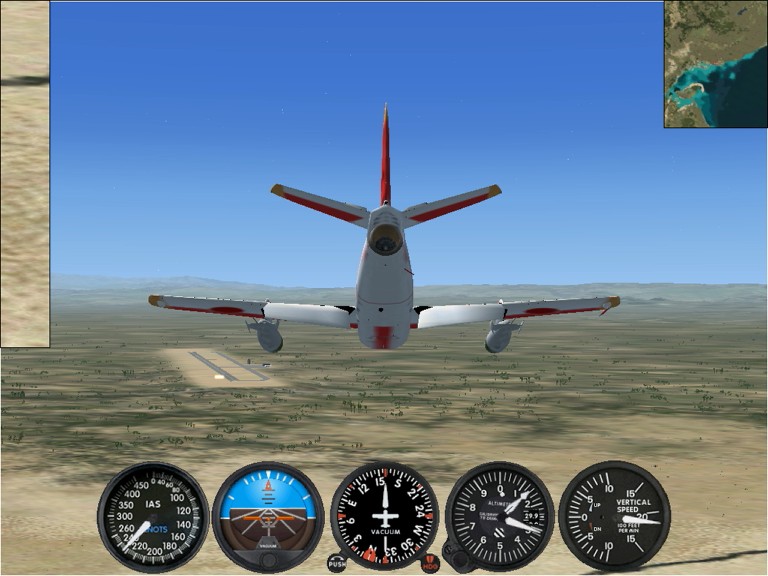Click the IAS airspeed indicator gauge
The image size is (768, 576).
pyautogui.click(x=153, y=516)
